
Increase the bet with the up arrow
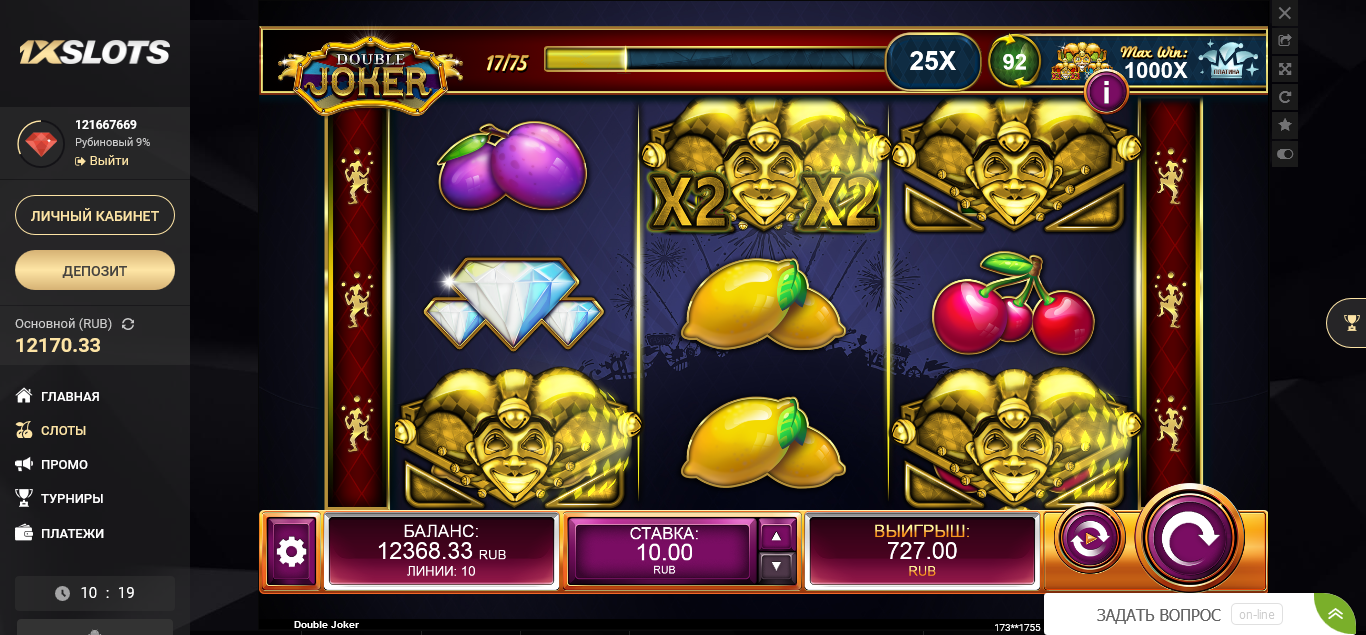coord(777,536)
